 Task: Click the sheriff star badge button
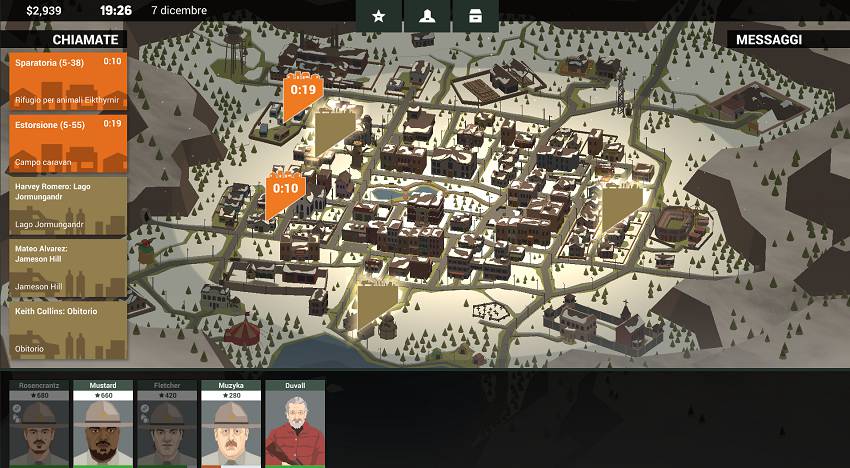click(x=379, y=16)
